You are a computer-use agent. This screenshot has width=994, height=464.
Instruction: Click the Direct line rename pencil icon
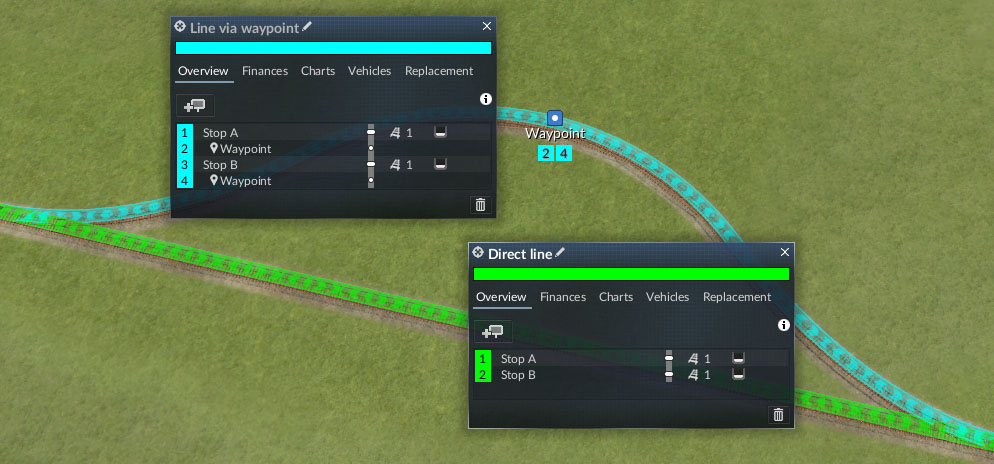(560, 253)
